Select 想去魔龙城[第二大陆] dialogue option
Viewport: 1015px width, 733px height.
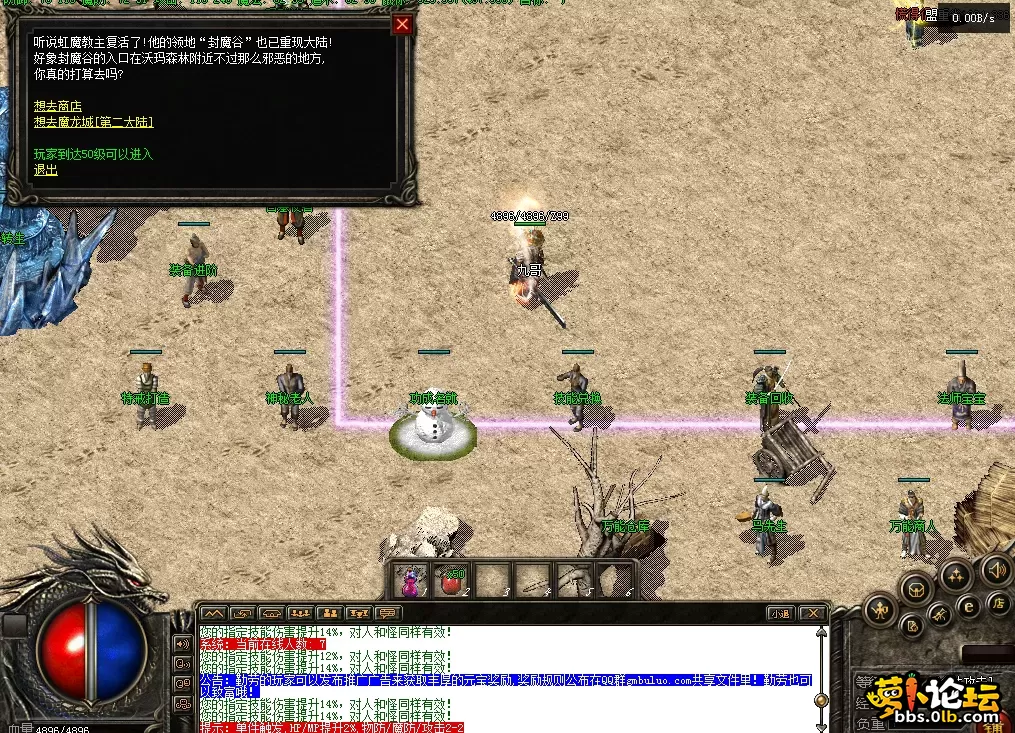tap(93, 122)
